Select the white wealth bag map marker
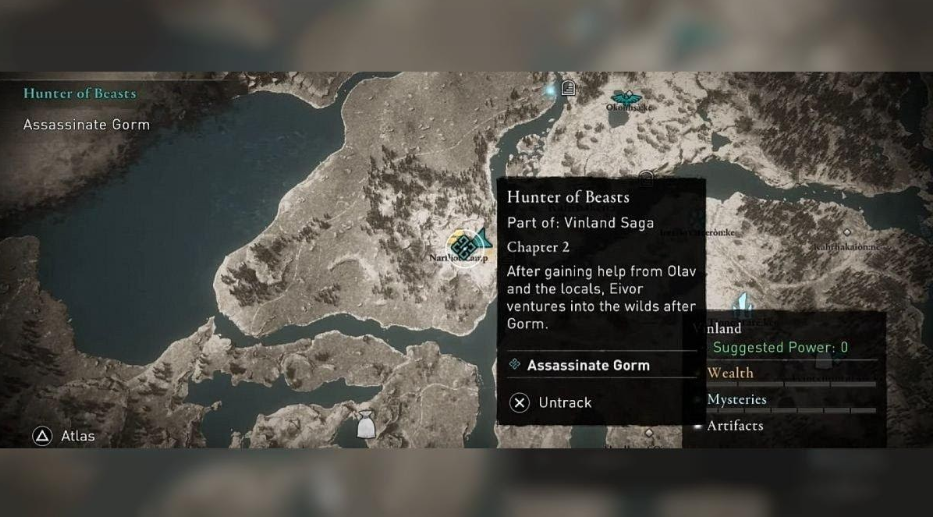 tap(365, 427)
